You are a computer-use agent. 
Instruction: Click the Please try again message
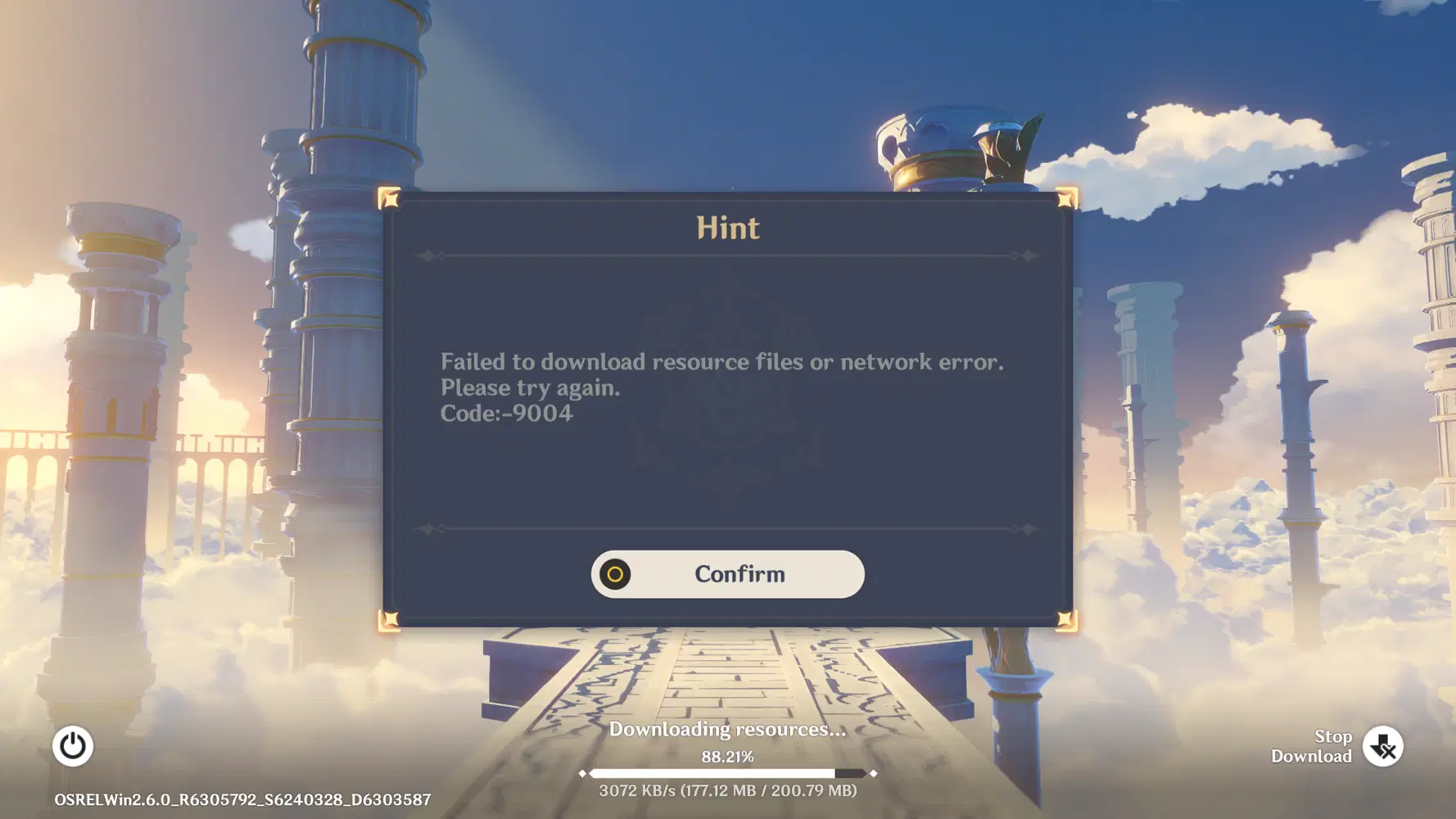(x=531, y=388)
